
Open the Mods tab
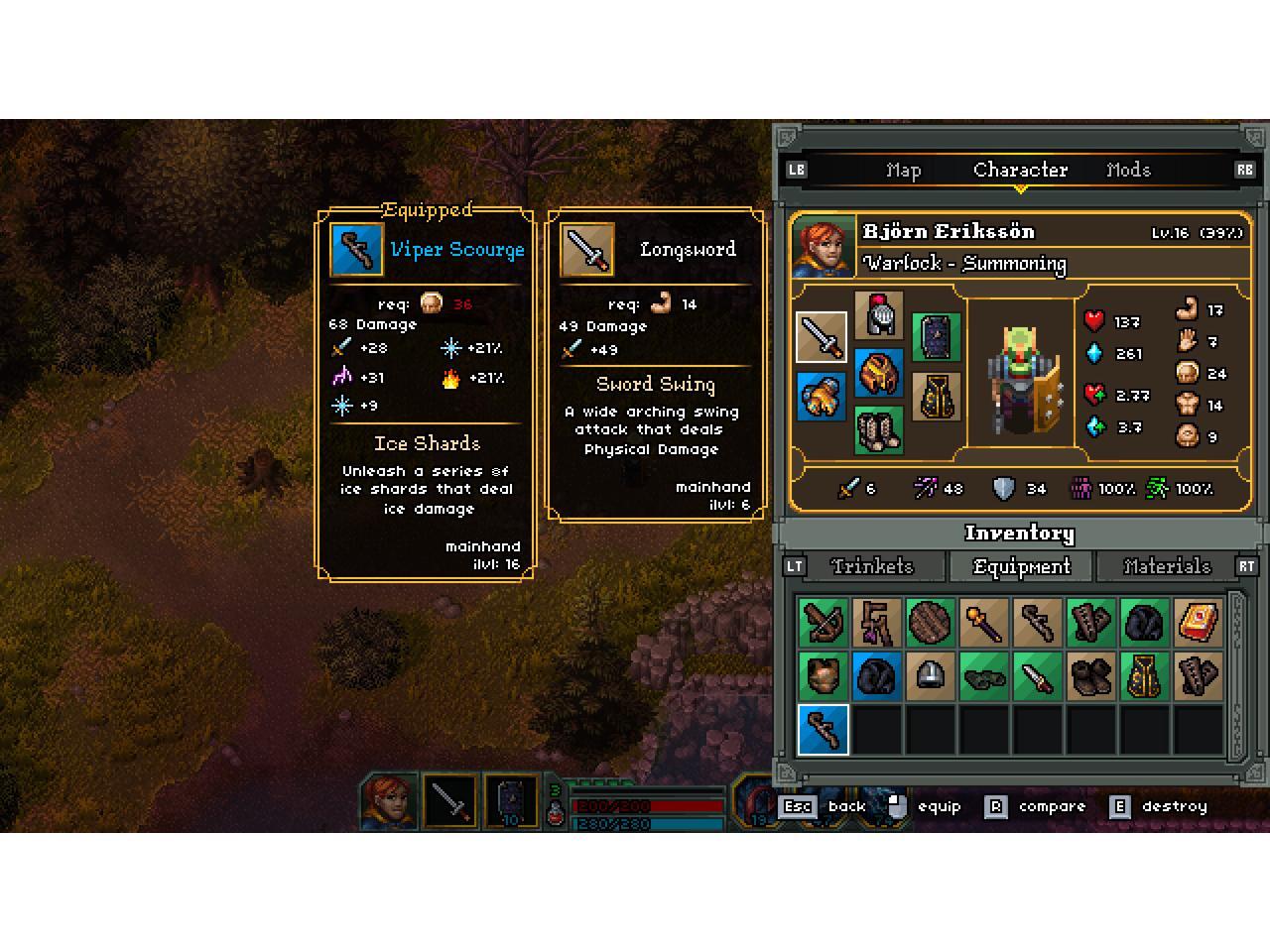coord(1128,171)
